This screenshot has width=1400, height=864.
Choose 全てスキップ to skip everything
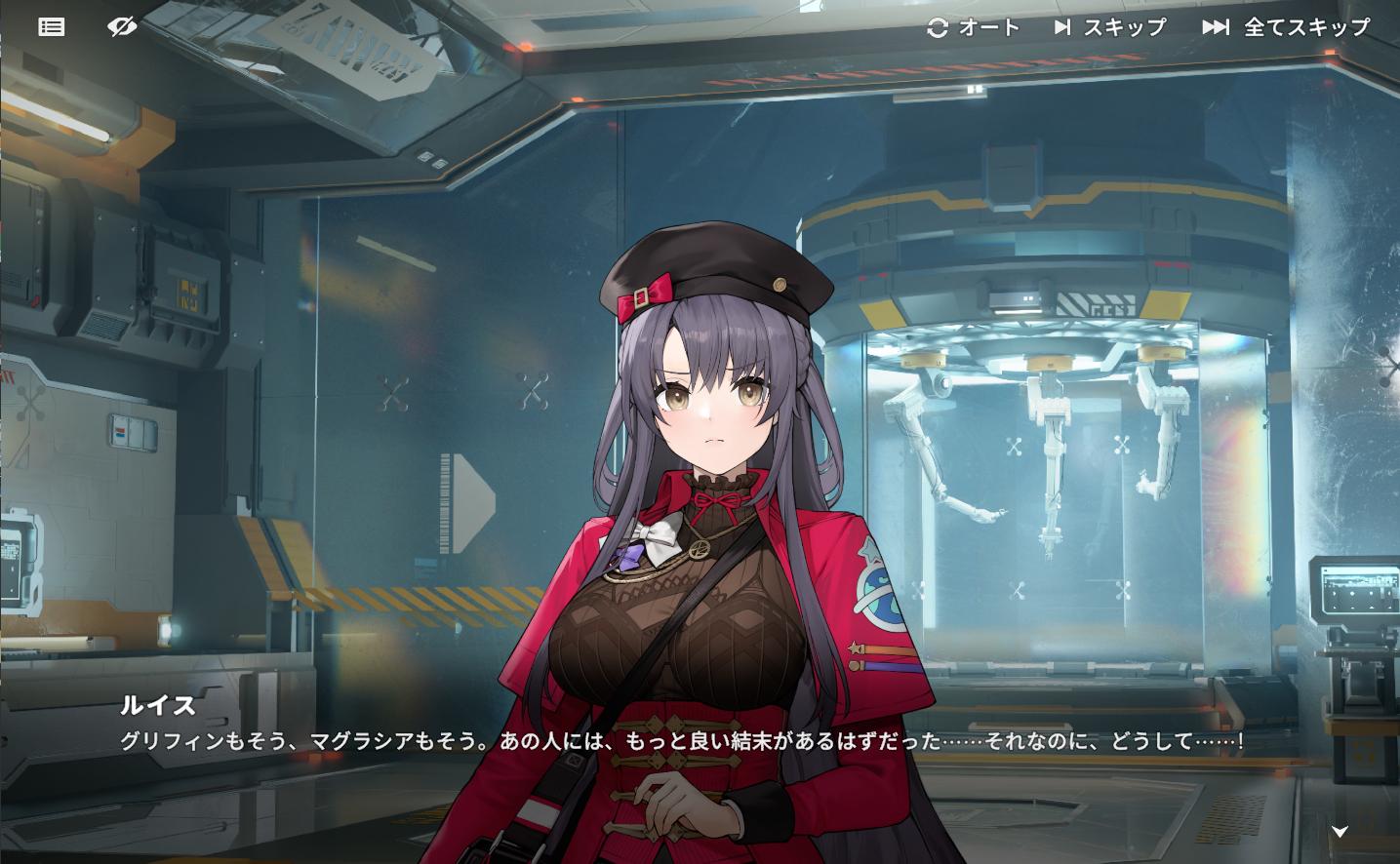1286,27
